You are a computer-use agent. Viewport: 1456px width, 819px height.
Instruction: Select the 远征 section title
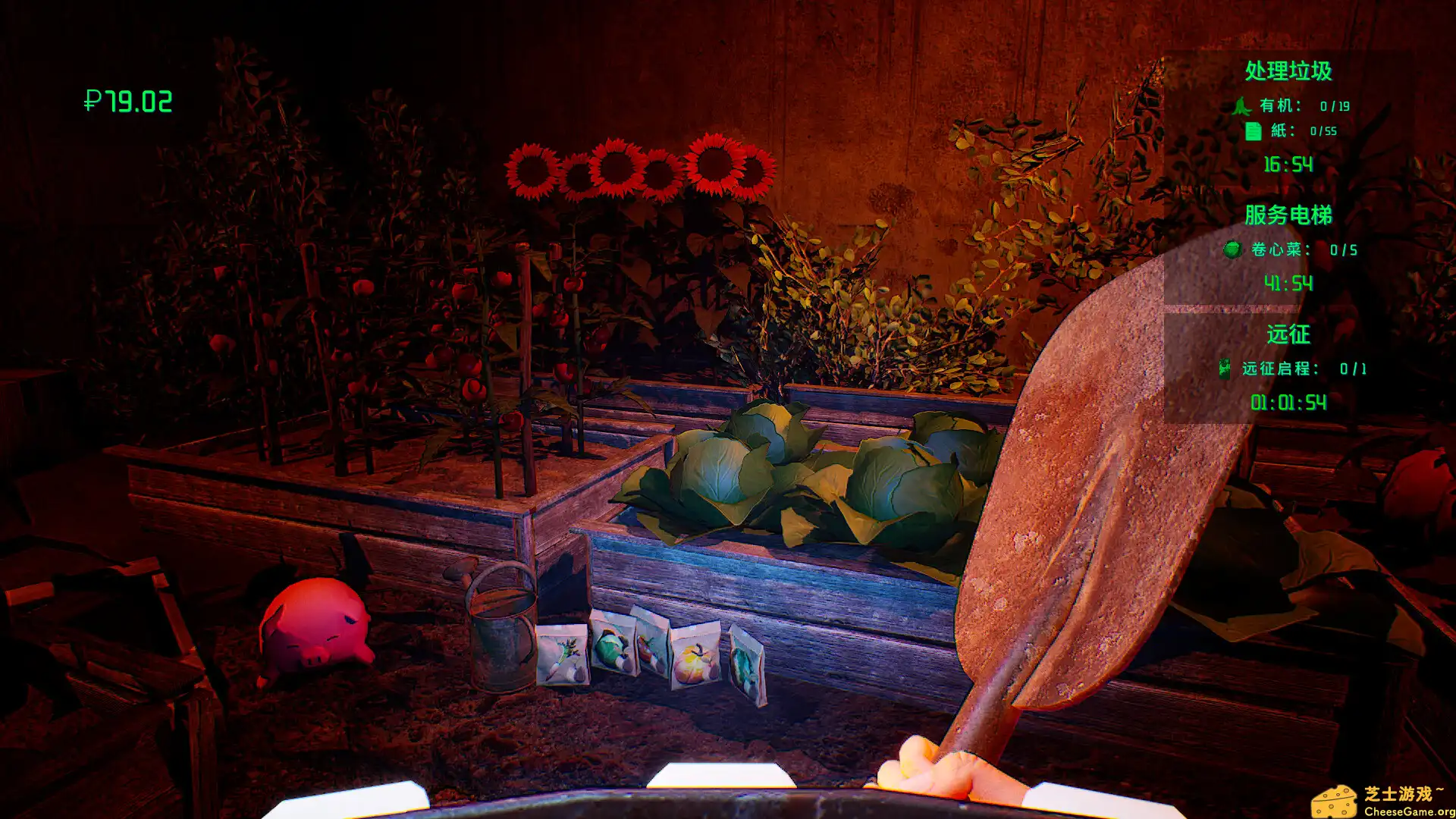(x=1289, y=334)
